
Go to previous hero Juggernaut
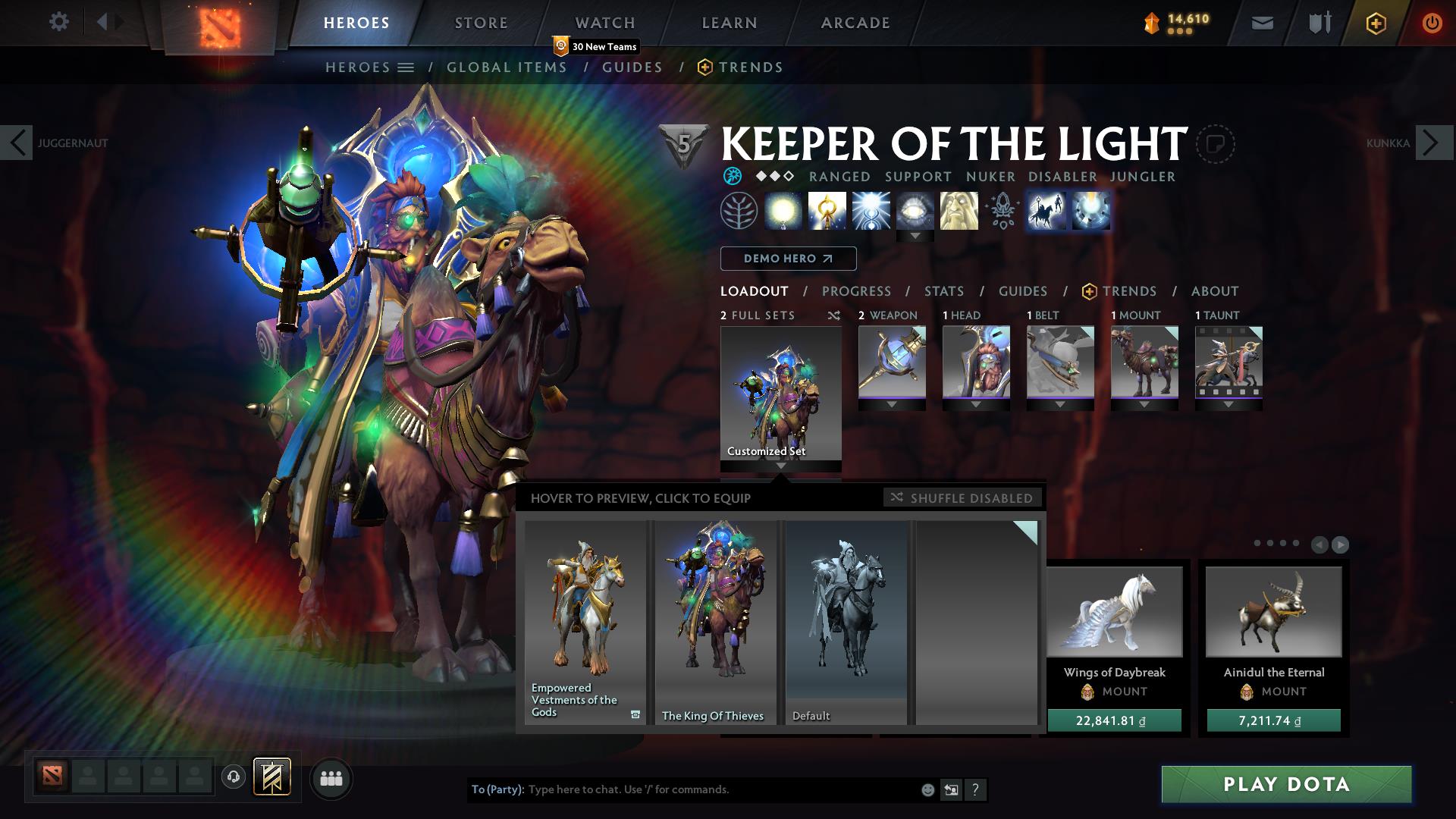(x=17, y=143)
